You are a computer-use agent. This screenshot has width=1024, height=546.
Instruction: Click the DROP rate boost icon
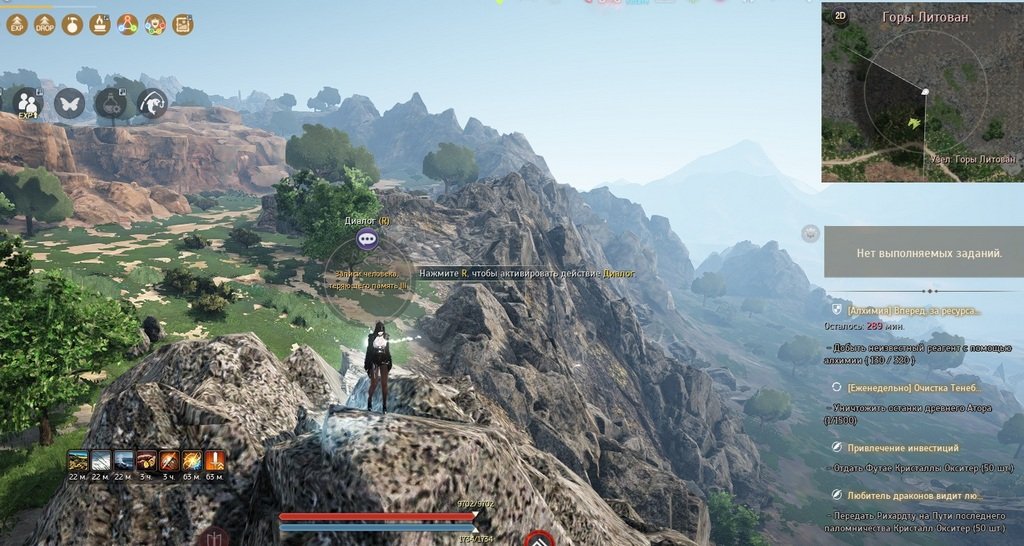tap(44, 24)
